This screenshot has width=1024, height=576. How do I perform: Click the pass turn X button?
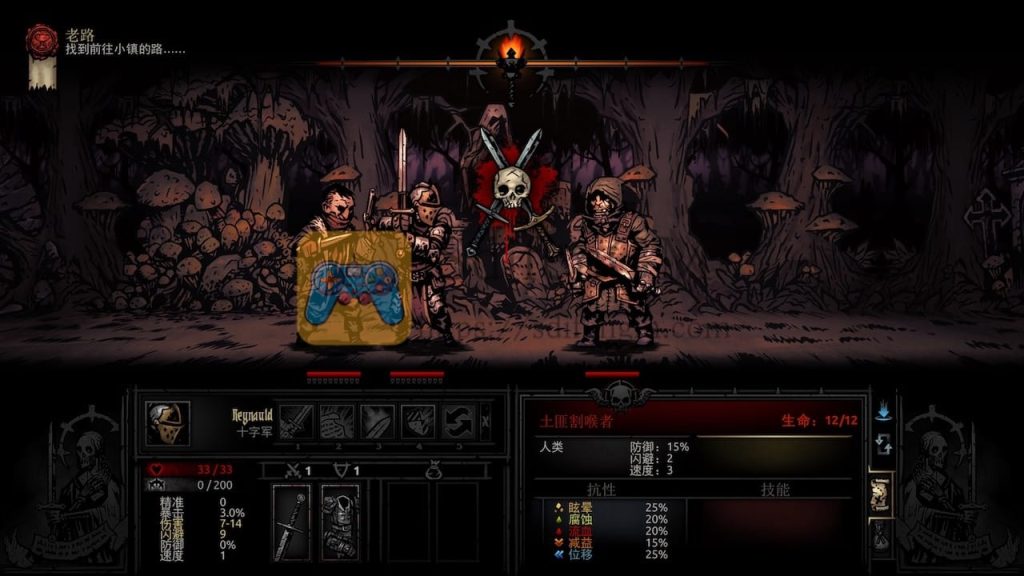point(486,422)
